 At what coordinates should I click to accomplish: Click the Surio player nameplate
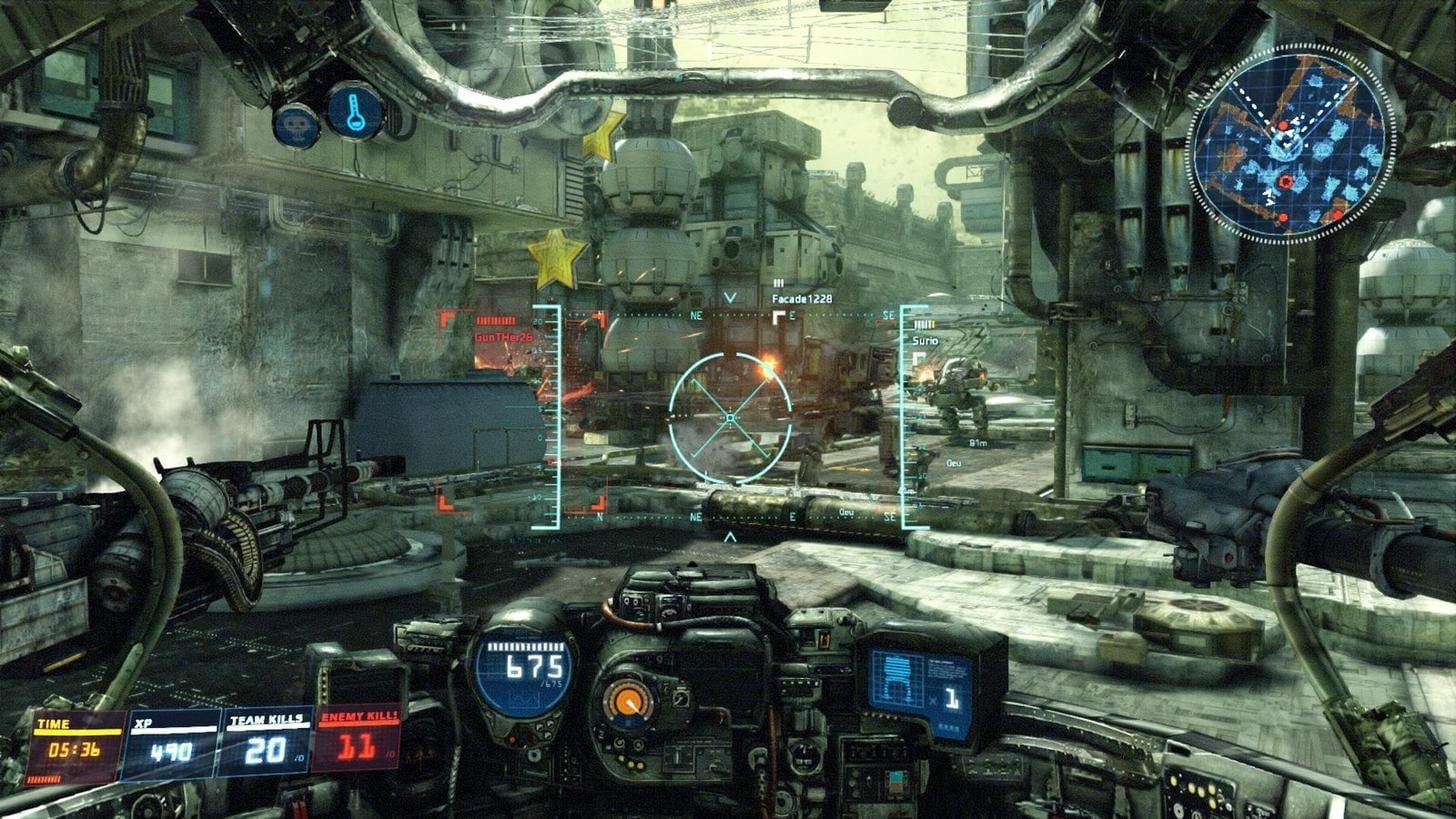pos(926,340)
